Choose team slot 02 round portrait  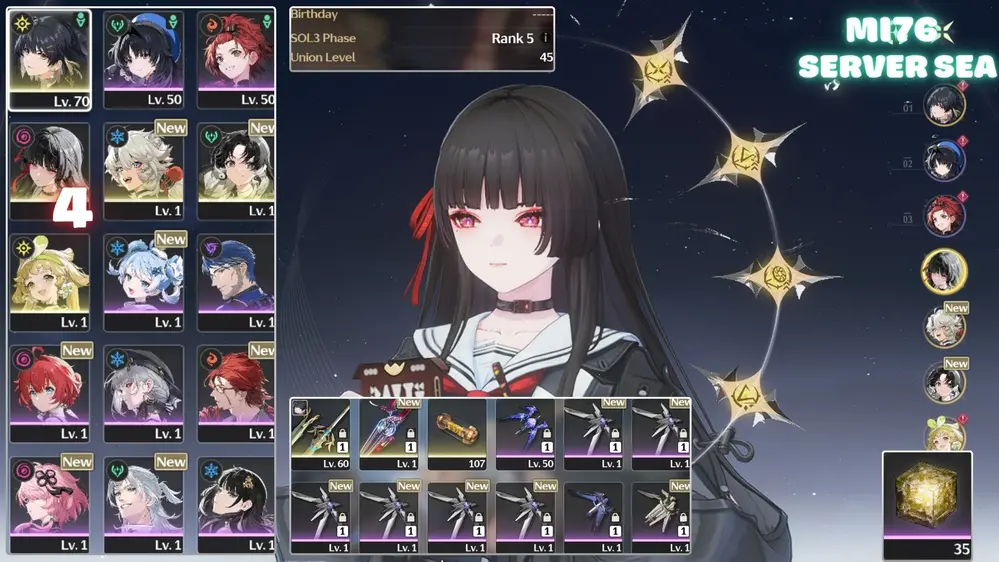click(944, 162)
